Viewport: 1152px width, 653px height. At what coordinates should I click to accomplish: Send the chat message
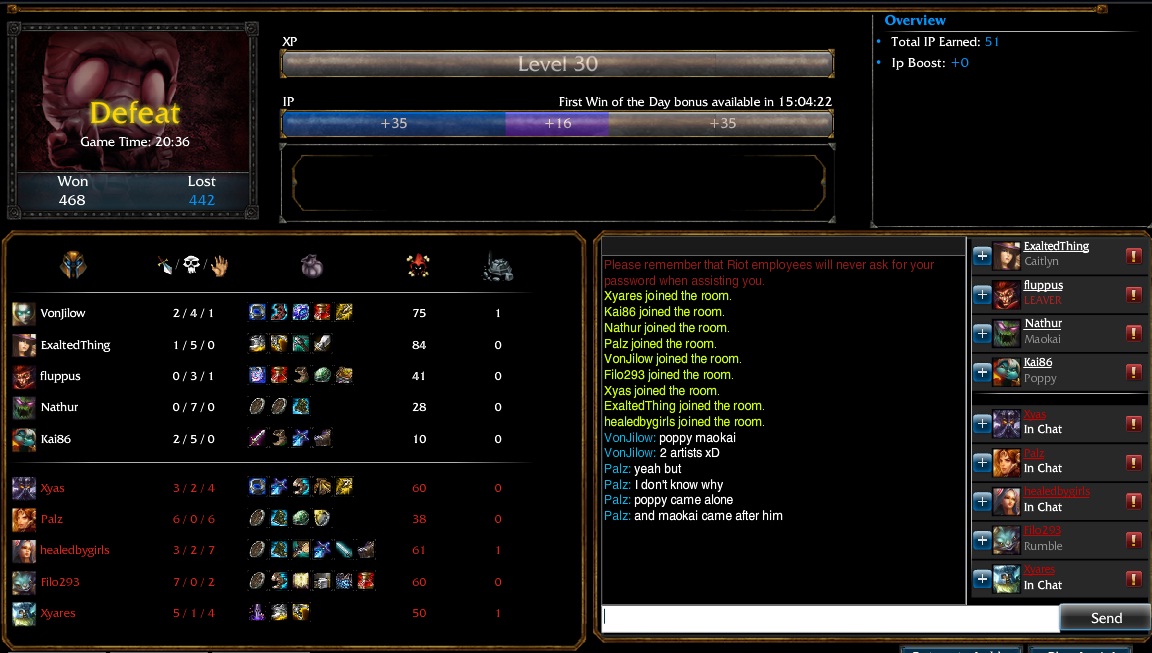(1105, 618)
